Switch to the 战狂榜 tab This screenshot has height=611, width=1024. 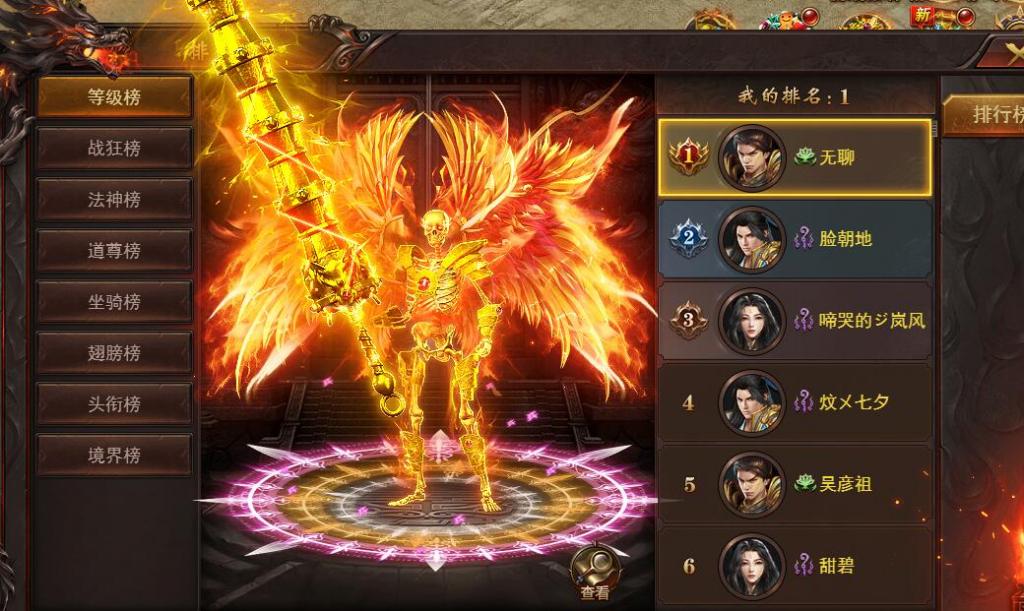(x=114, y=148)
